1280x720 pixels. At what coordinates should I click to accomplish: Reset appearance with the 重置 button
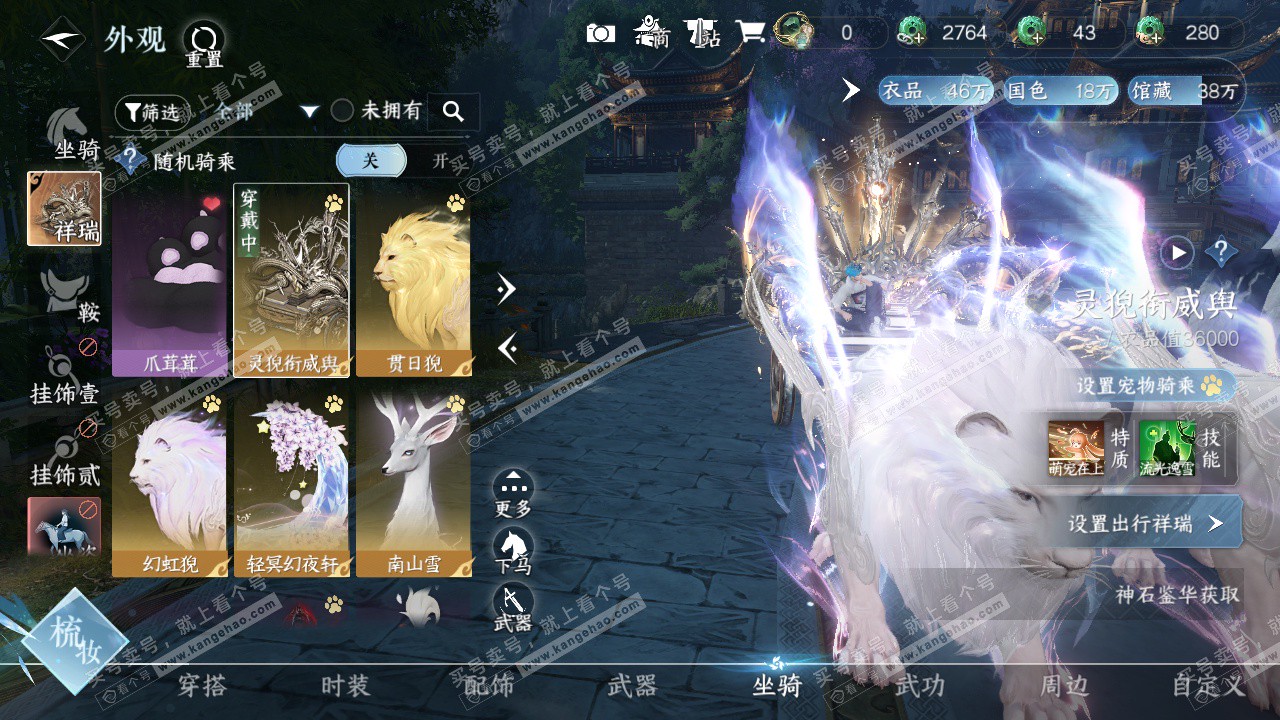[203, 44]
